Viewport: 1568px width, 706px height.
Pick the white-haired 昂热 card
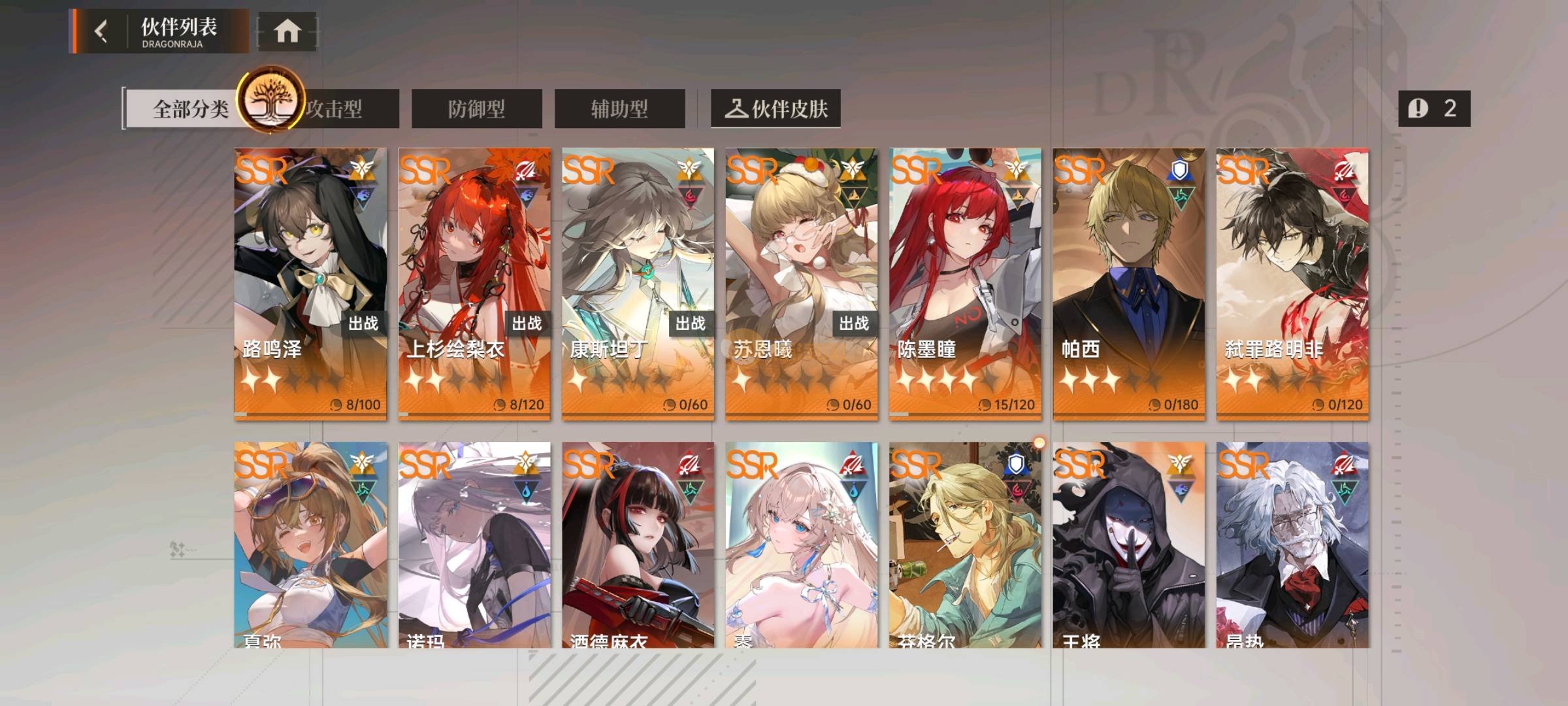click(x=1292, y=546)
